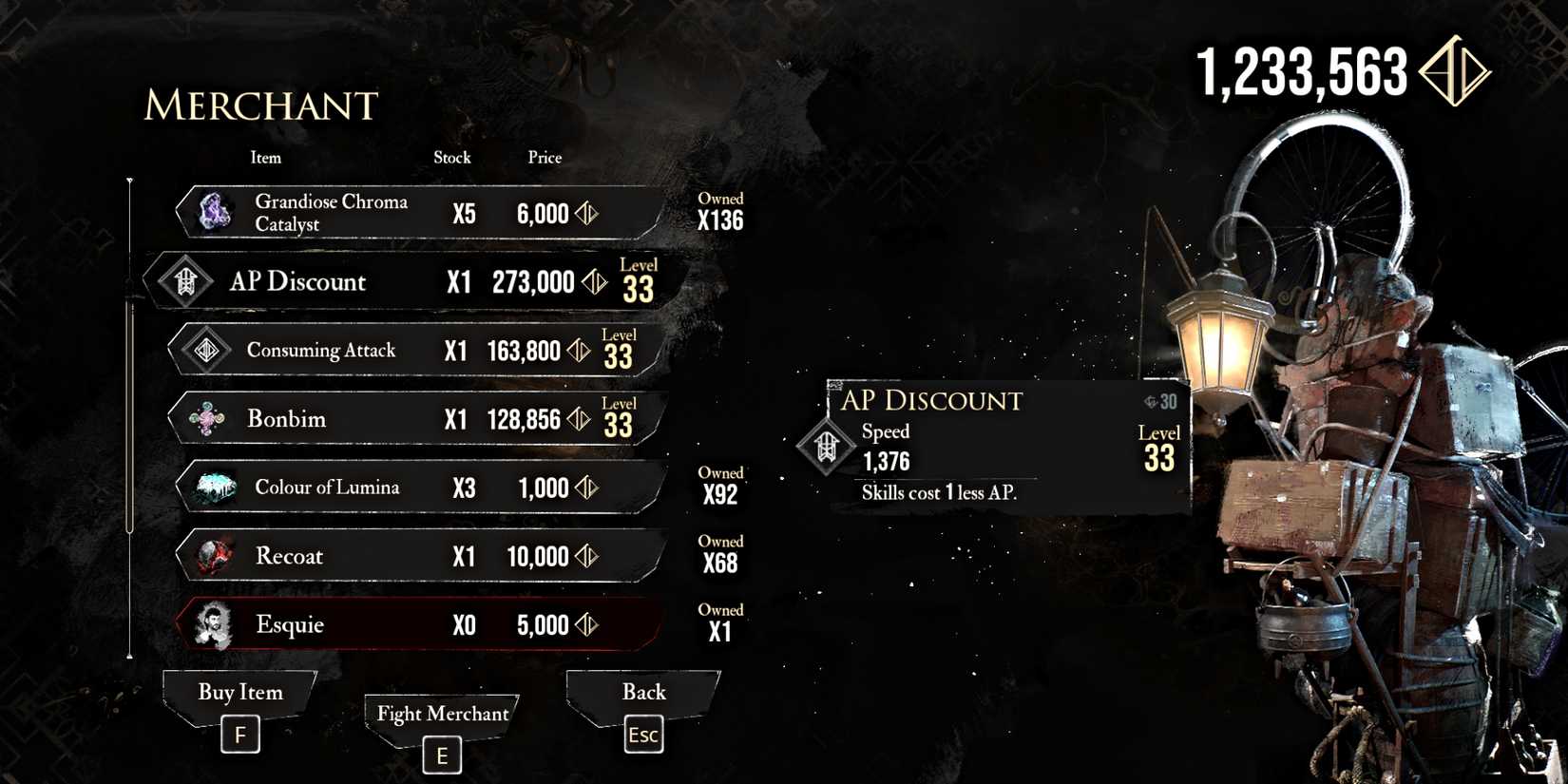Image resolution: width=1568 pixels, height=784 pixels.
Task: Select the Recoat skull icon
Action: 213,556
